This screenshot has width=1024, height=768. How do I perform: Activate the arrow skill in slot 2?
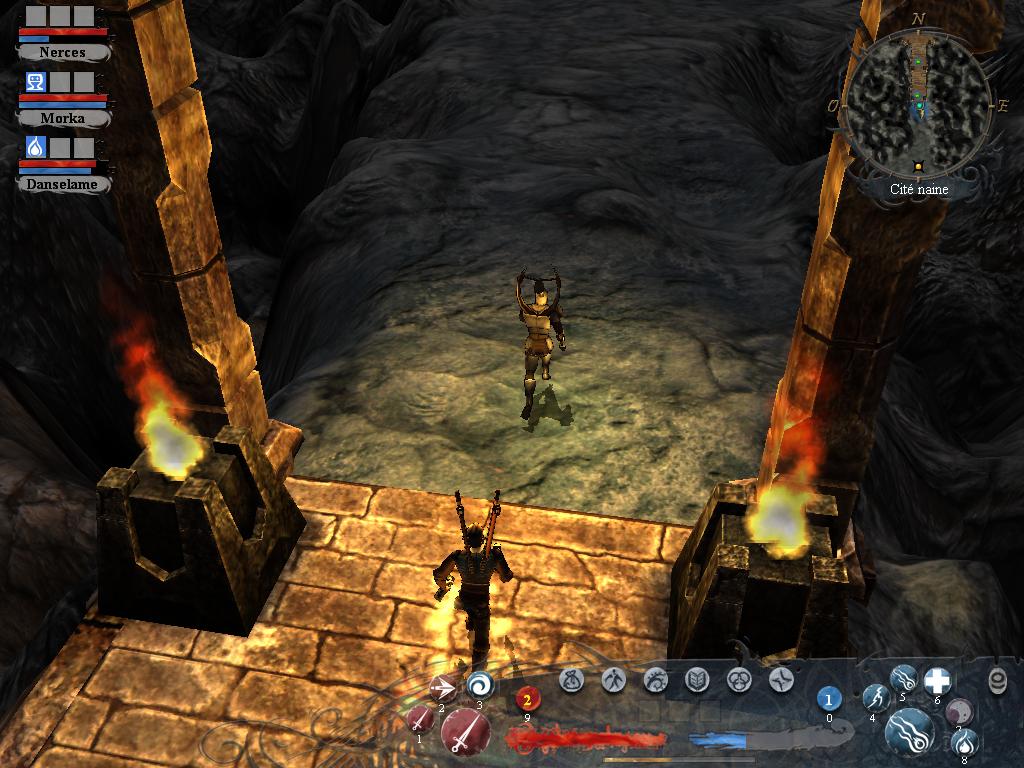(x=442, y=687)
